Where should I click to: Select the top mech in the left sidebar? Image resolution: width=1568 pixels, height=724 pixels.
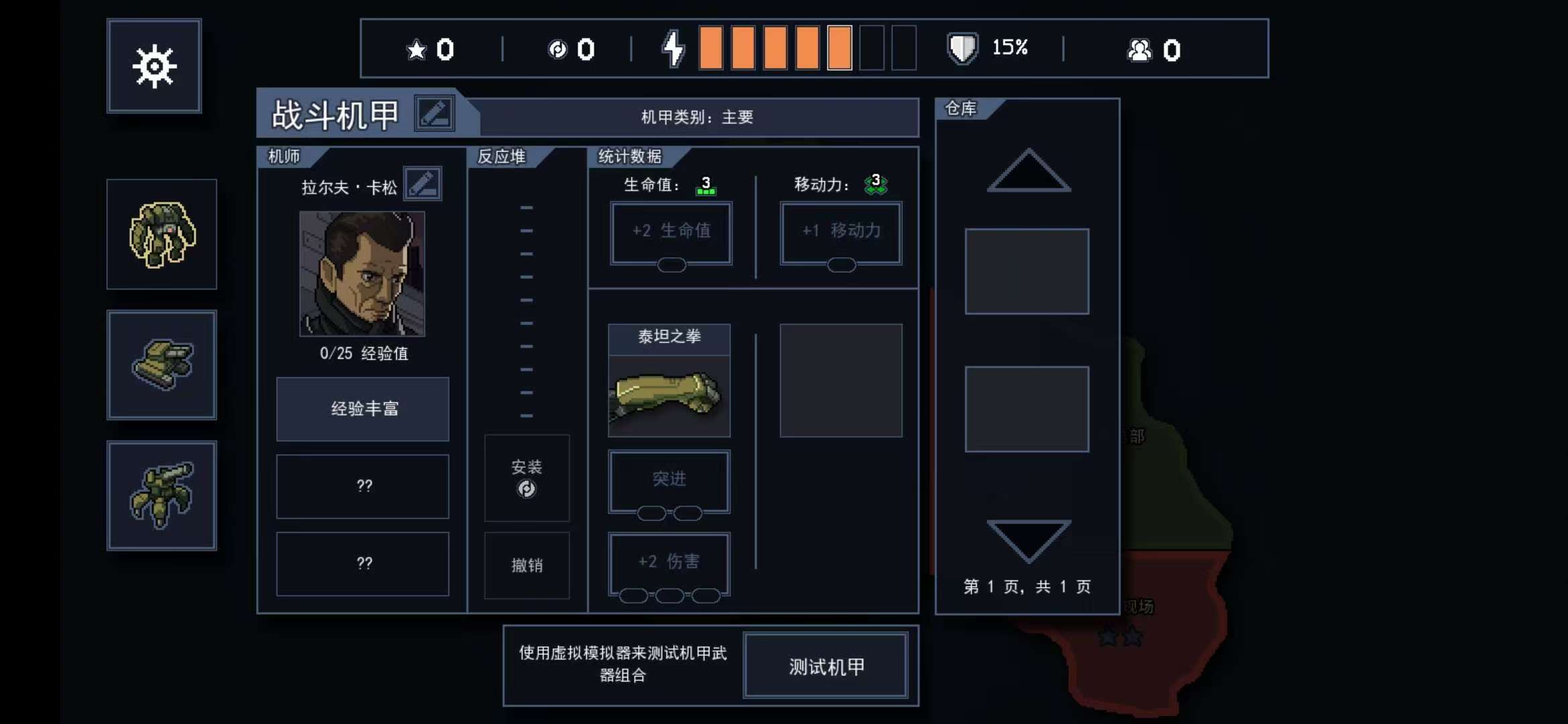click(162, 235)
